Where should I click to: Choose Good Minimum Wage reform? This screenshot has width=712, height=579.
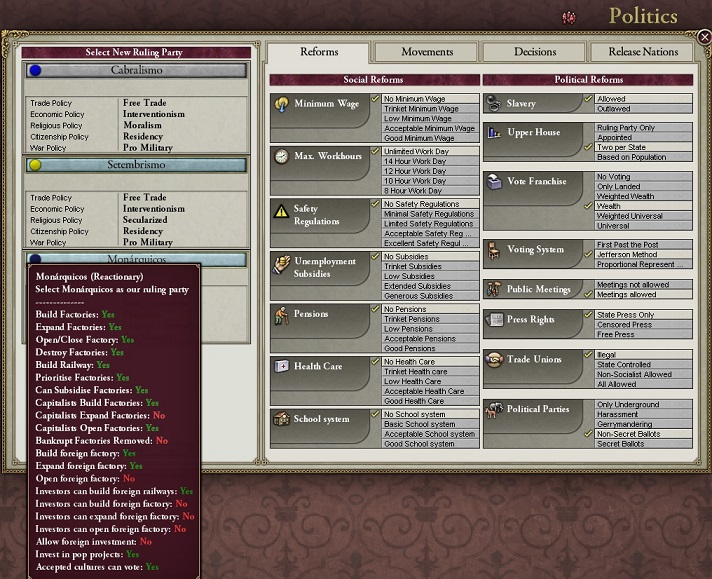click(428, 139)
